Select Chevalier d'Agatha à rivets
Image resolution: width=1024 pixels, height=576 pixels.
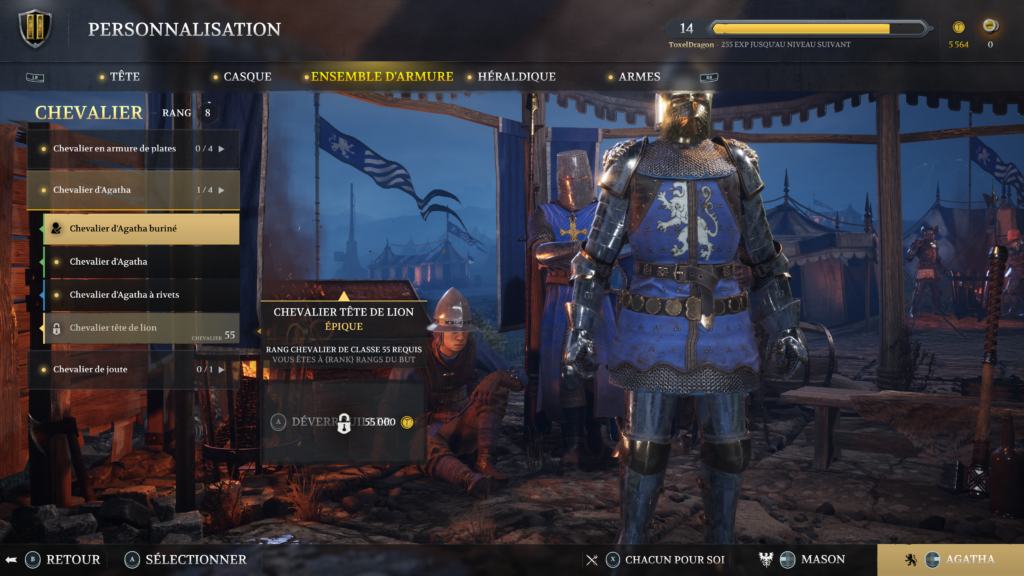coord(141,295)
